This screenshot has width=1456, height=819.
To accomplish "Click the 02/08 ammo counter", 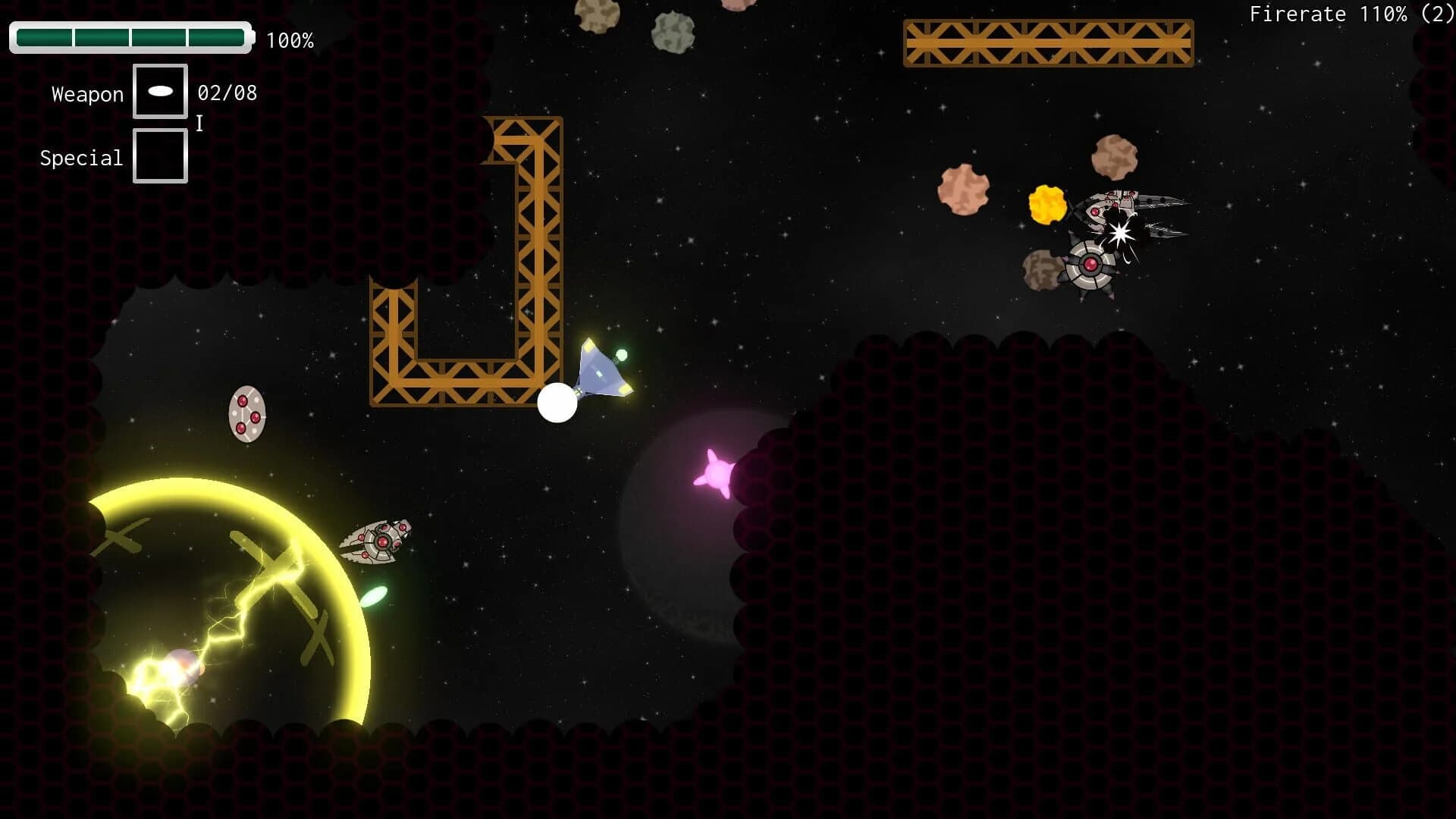I will point(226,93).
